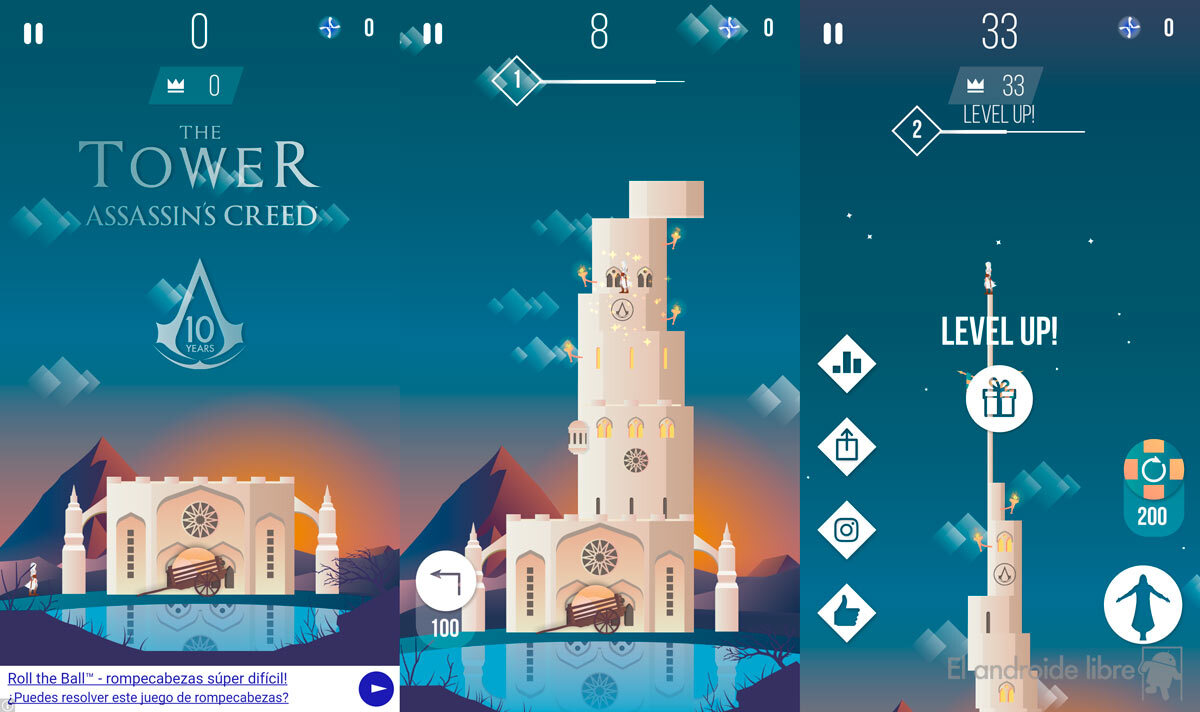The image size is (1200, 712).
Task: Open the Instagram diamond button
Action: tap(847, 529)
